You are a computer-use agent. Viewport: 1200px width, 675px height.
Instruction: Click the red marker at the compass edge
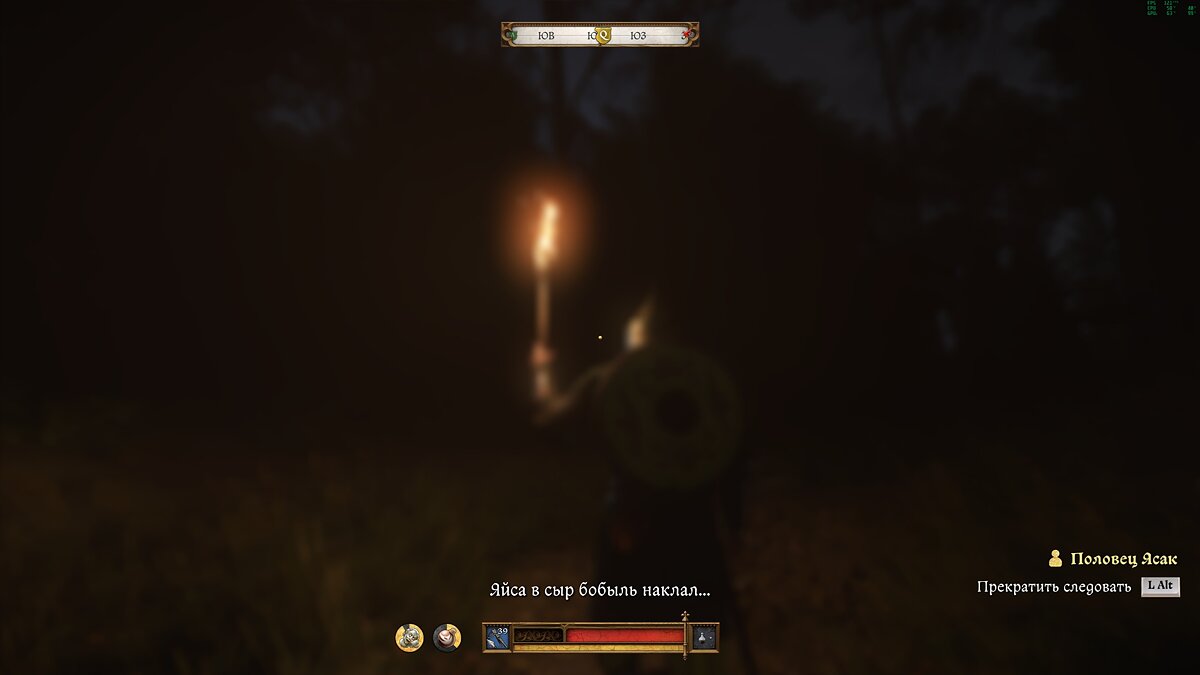pos(687,35)
